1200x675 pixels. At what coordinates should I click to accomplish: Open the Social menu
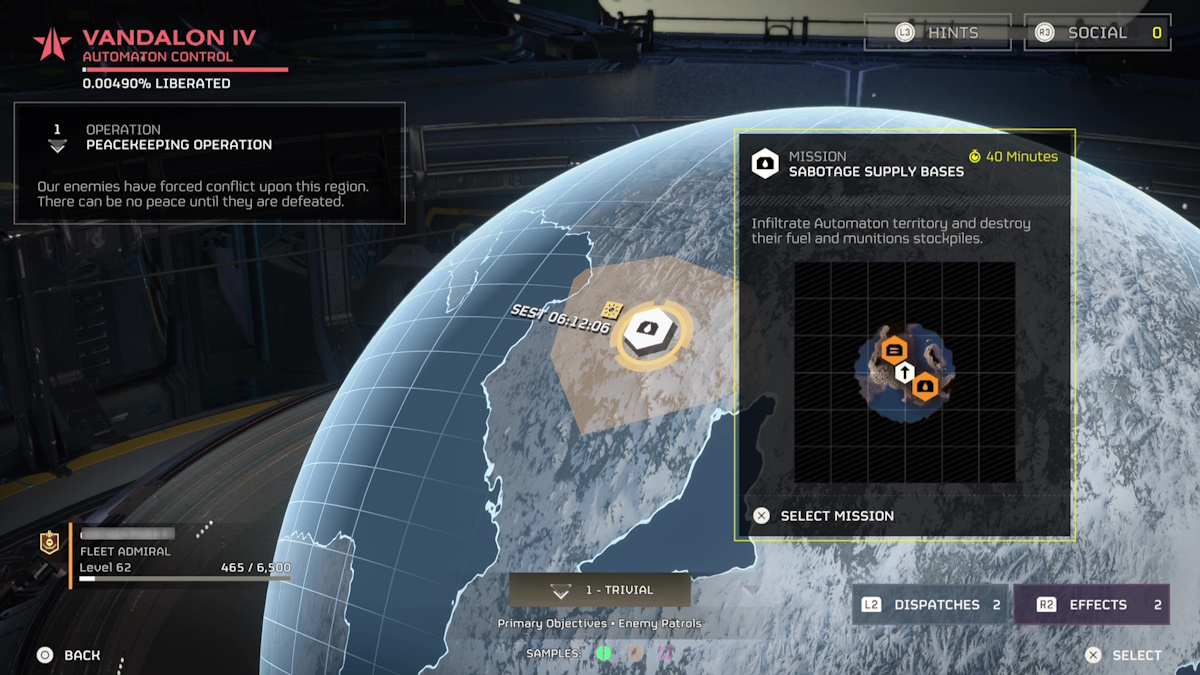tap(1097, 33)
